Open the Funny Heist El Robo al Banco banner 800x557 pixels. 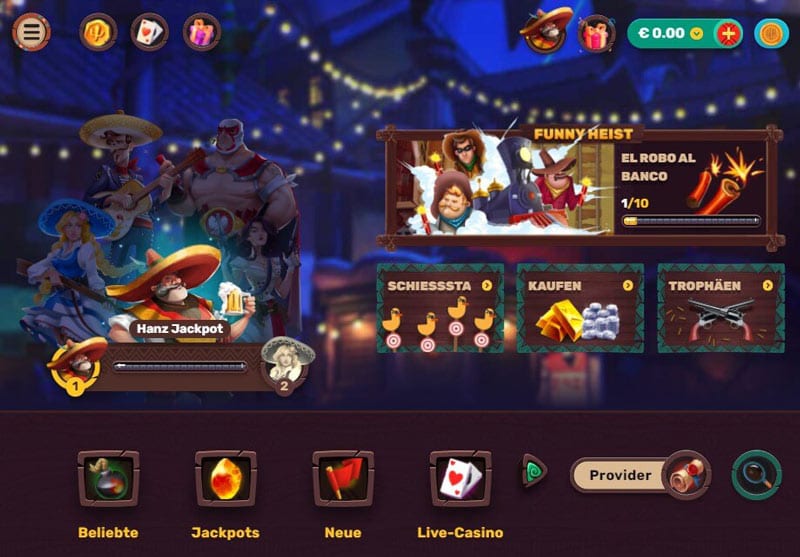(x=579, y=187)
